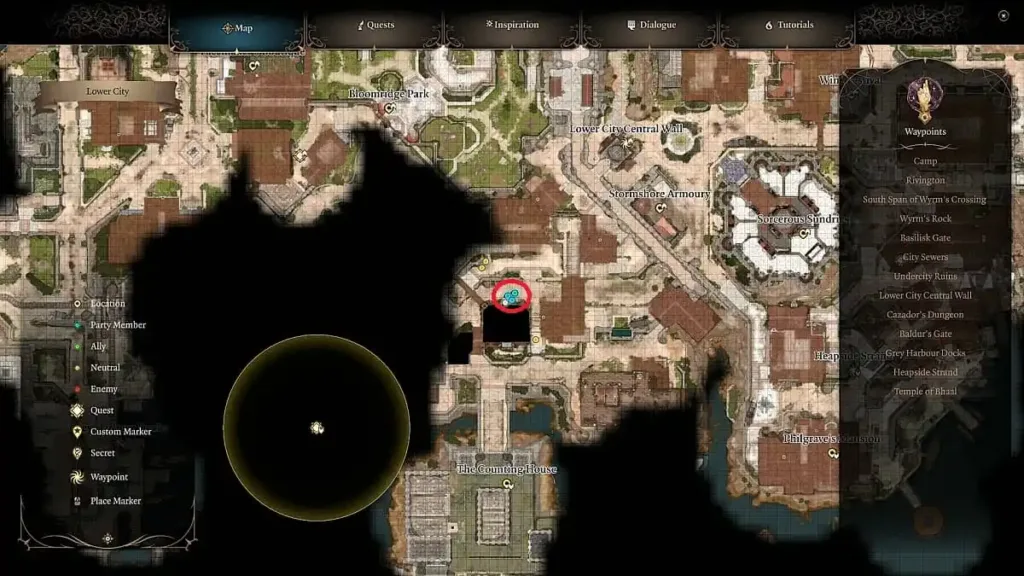1024x576 pixels.
Task: Pick Lower City Central Wall waypoint entry
Action: pos(925,295)
